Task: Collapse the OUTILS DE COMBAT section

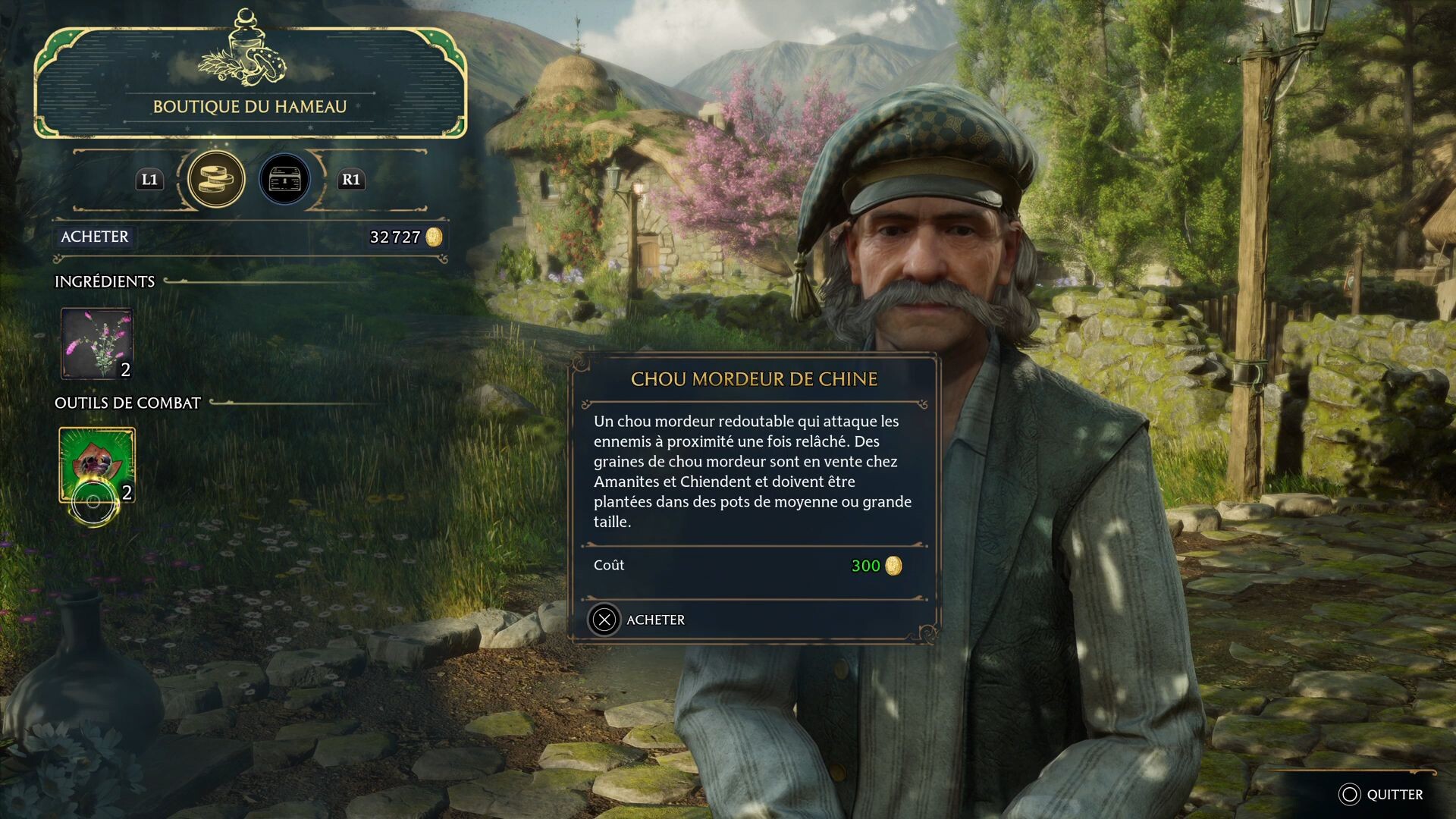Action: point(126,403)
